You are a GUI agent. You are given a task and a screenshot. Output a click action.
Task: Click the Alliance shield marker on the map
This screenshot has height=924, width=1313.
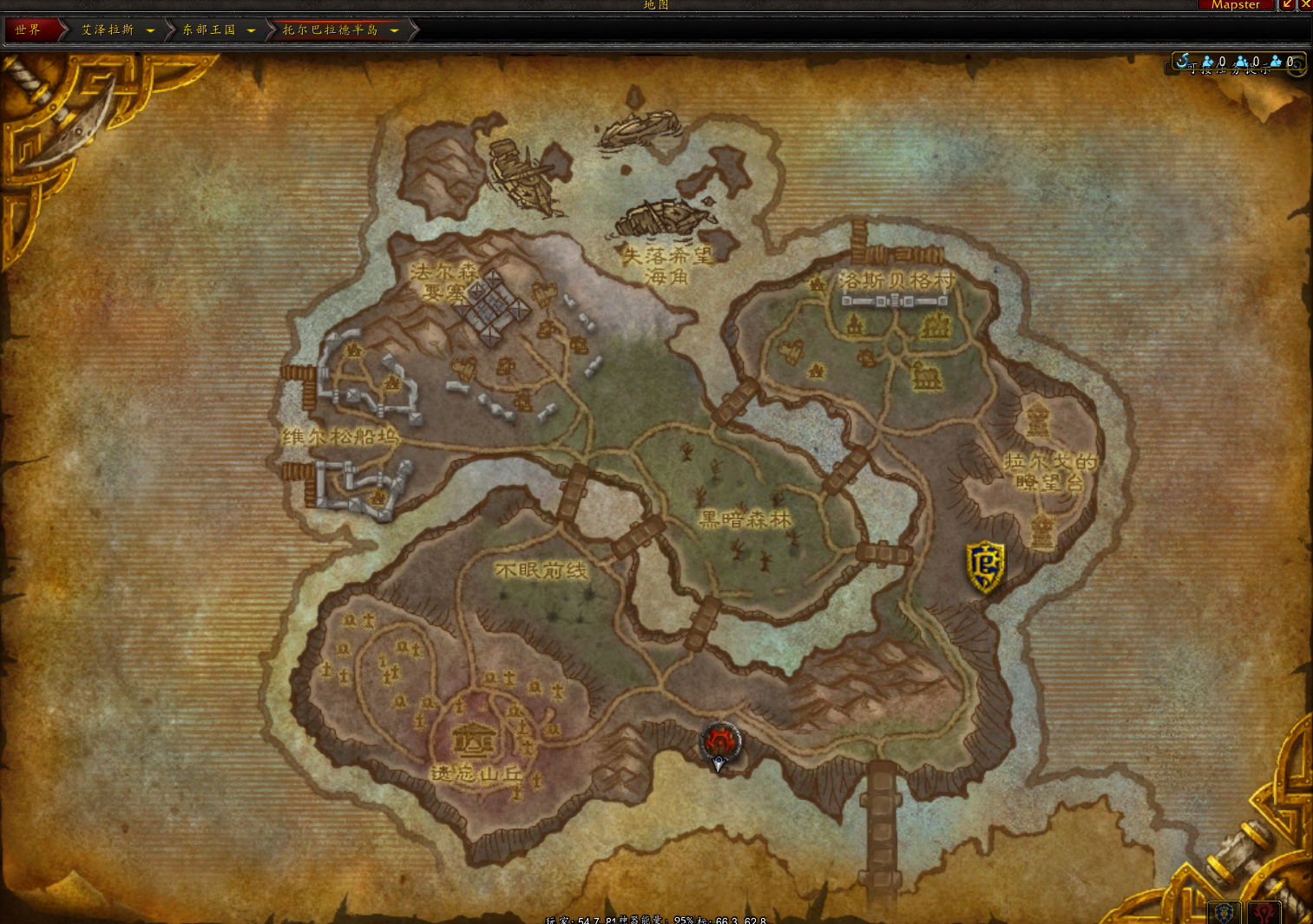pyautogui.click(x=985, y=566)
